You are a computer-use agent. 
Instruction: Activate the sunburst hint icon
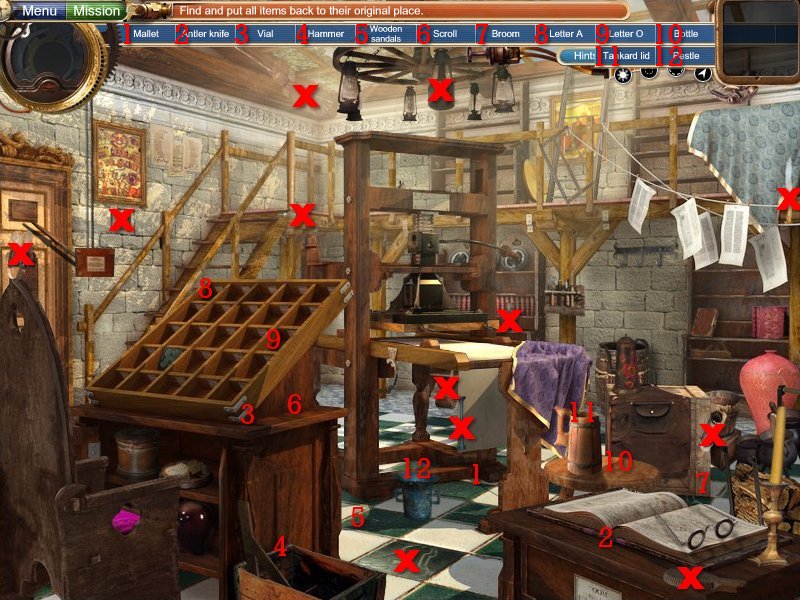coord(623,73)
